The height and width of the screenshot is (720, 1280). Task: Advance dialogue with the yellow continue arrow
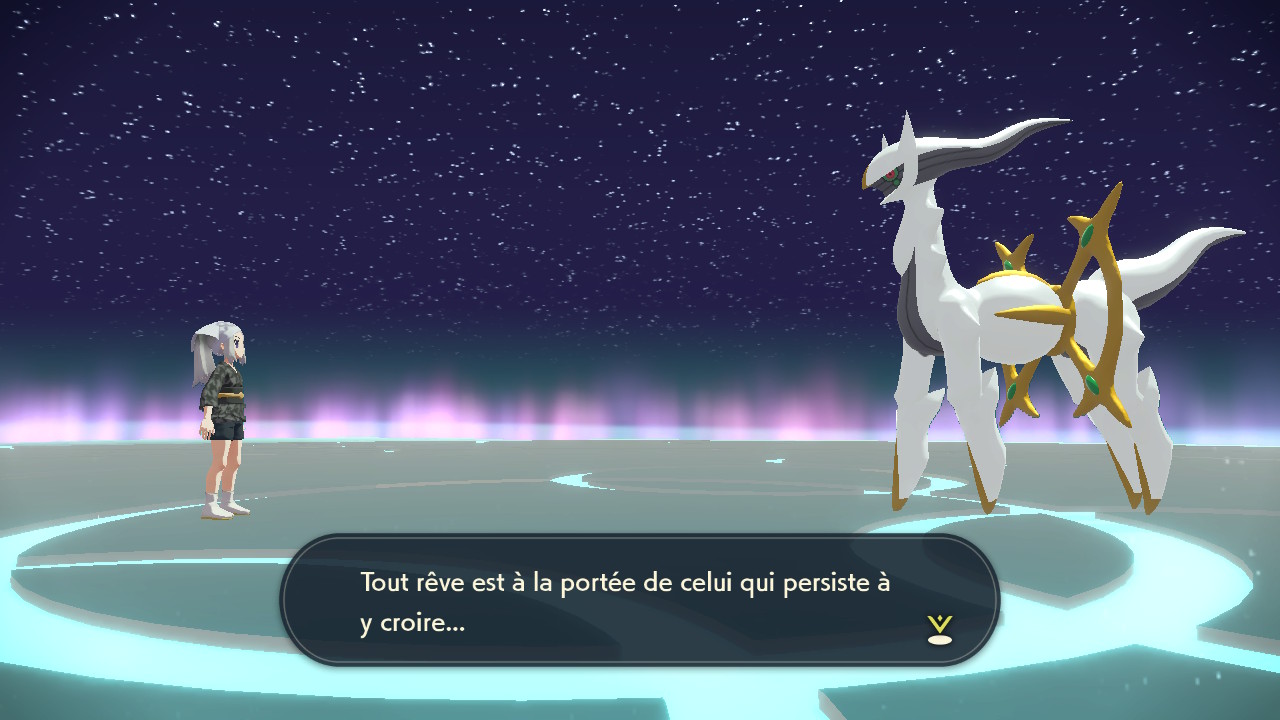(x=939, y=629)
